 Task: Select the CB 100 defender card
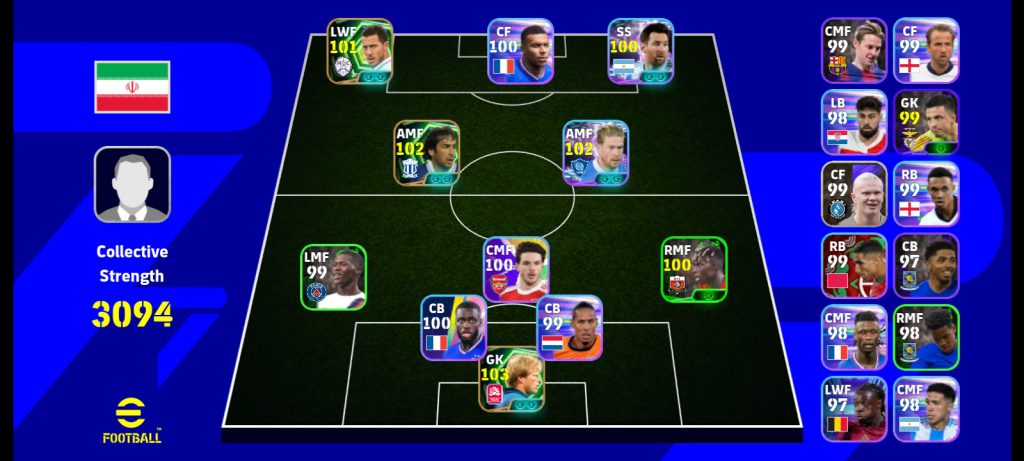point(453,326)
